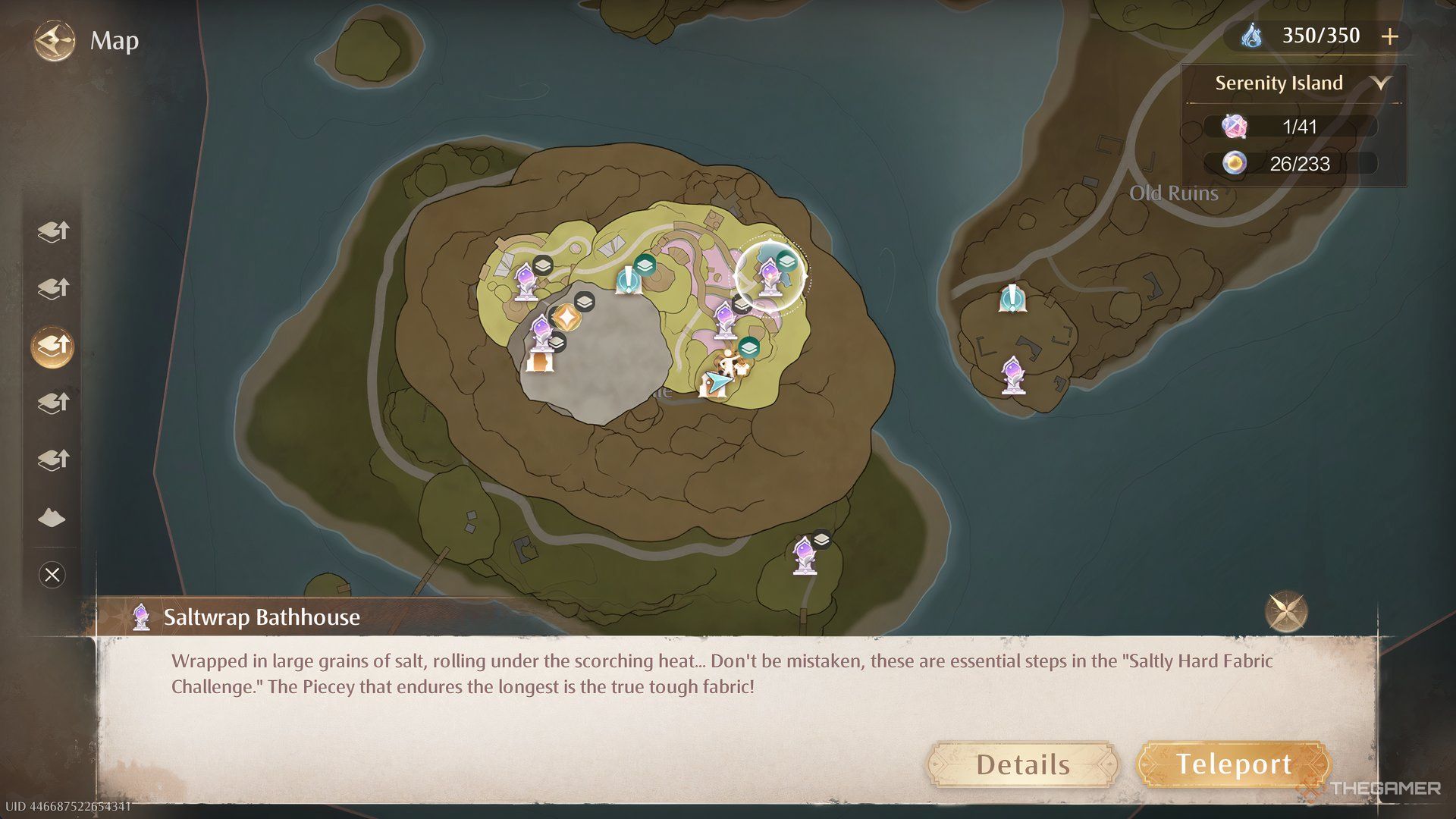Viewport: 1456px width, 819px height.
Task: Expand the Serenity Island region dropdown
Action: [x=1381, y=83]
